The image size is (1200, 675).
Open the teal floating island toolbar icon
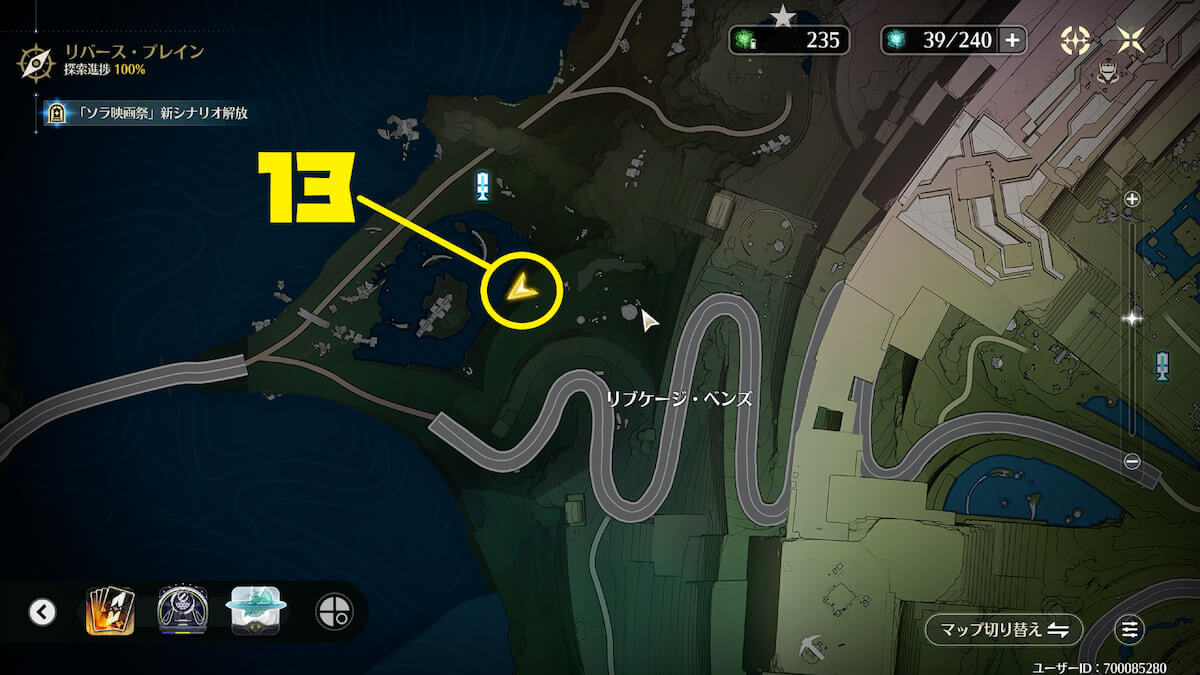click(x=259, y=610)
